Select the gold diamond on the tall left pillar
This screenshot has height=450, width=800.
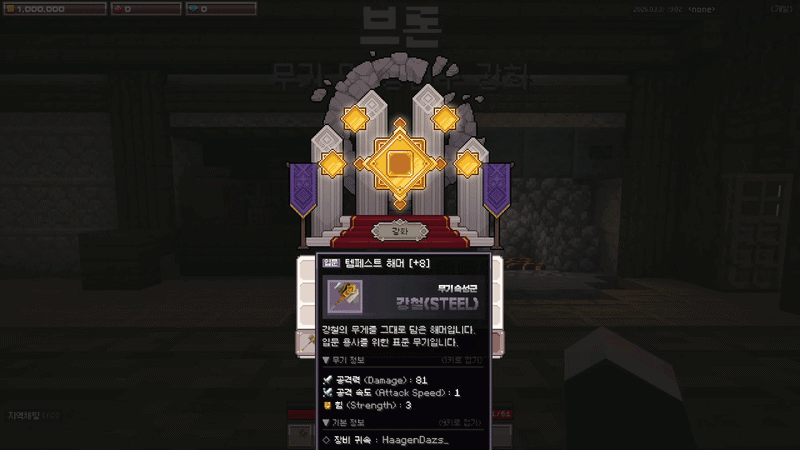coord(355,120)
